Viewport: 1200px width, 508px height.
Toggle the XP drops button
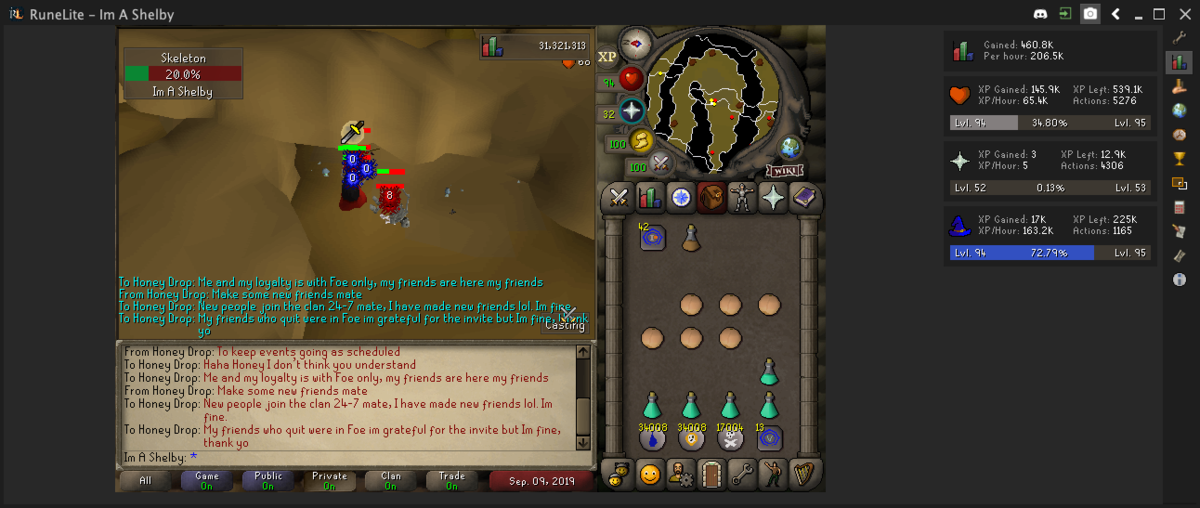click(607, 57)
